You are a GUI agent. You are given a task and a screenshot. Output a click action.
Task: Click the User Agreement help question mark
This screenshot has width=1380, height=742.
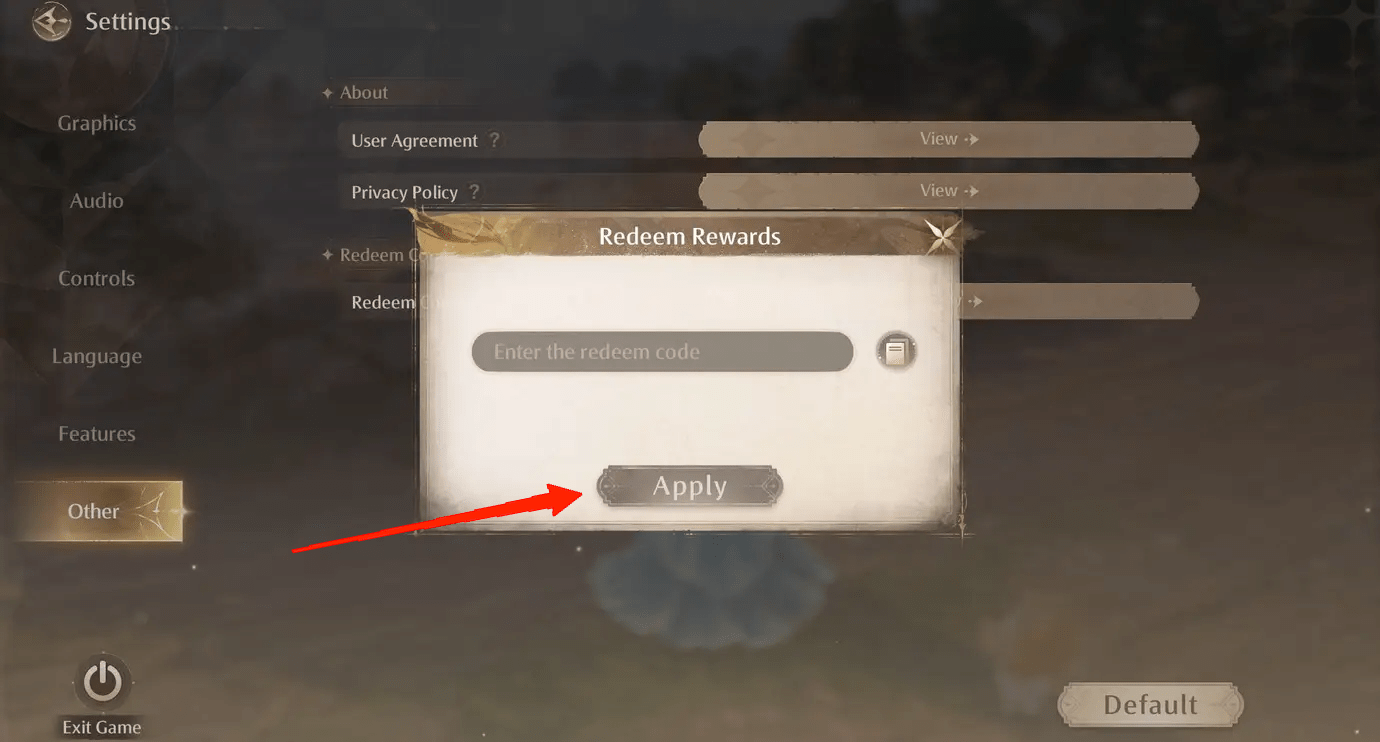(497, 140)
